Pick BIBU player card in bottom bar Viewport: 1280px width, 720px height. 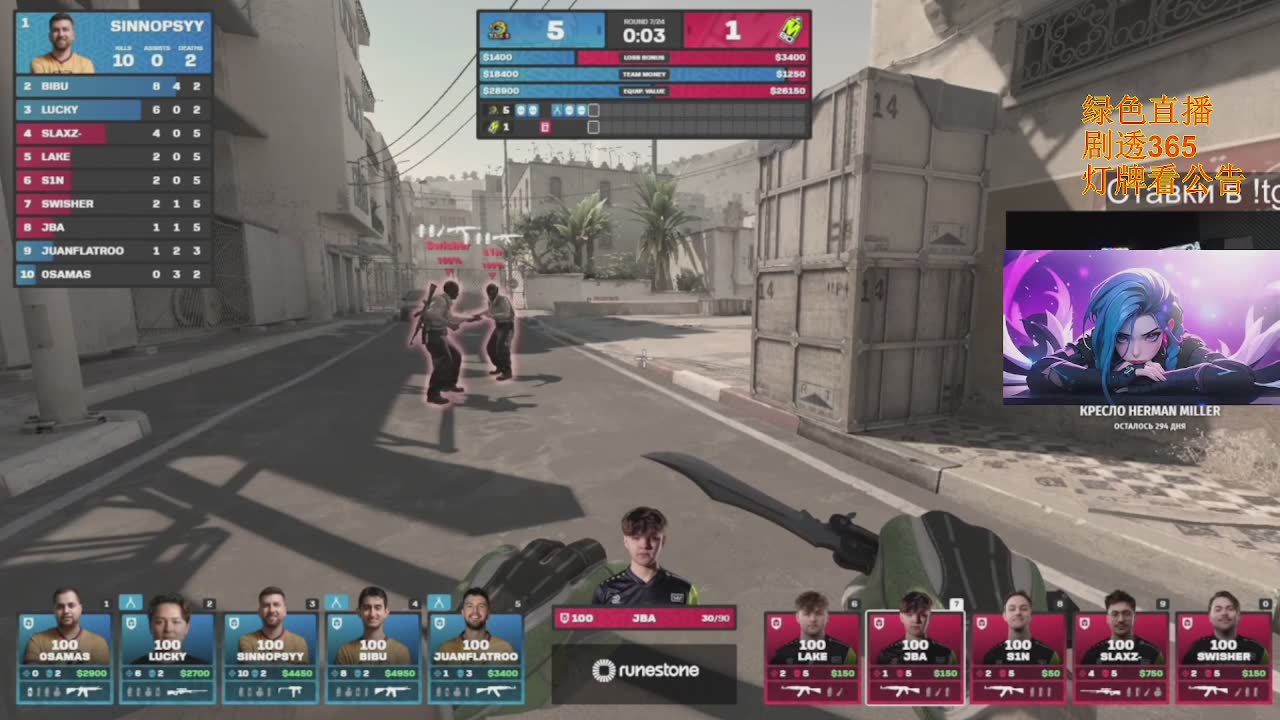[373, 650]
